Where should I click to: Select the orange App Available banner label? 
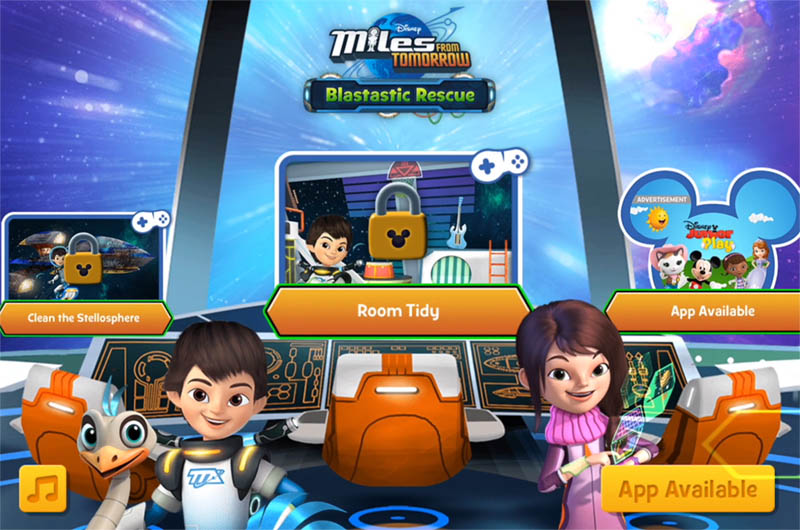pos(711,311)
